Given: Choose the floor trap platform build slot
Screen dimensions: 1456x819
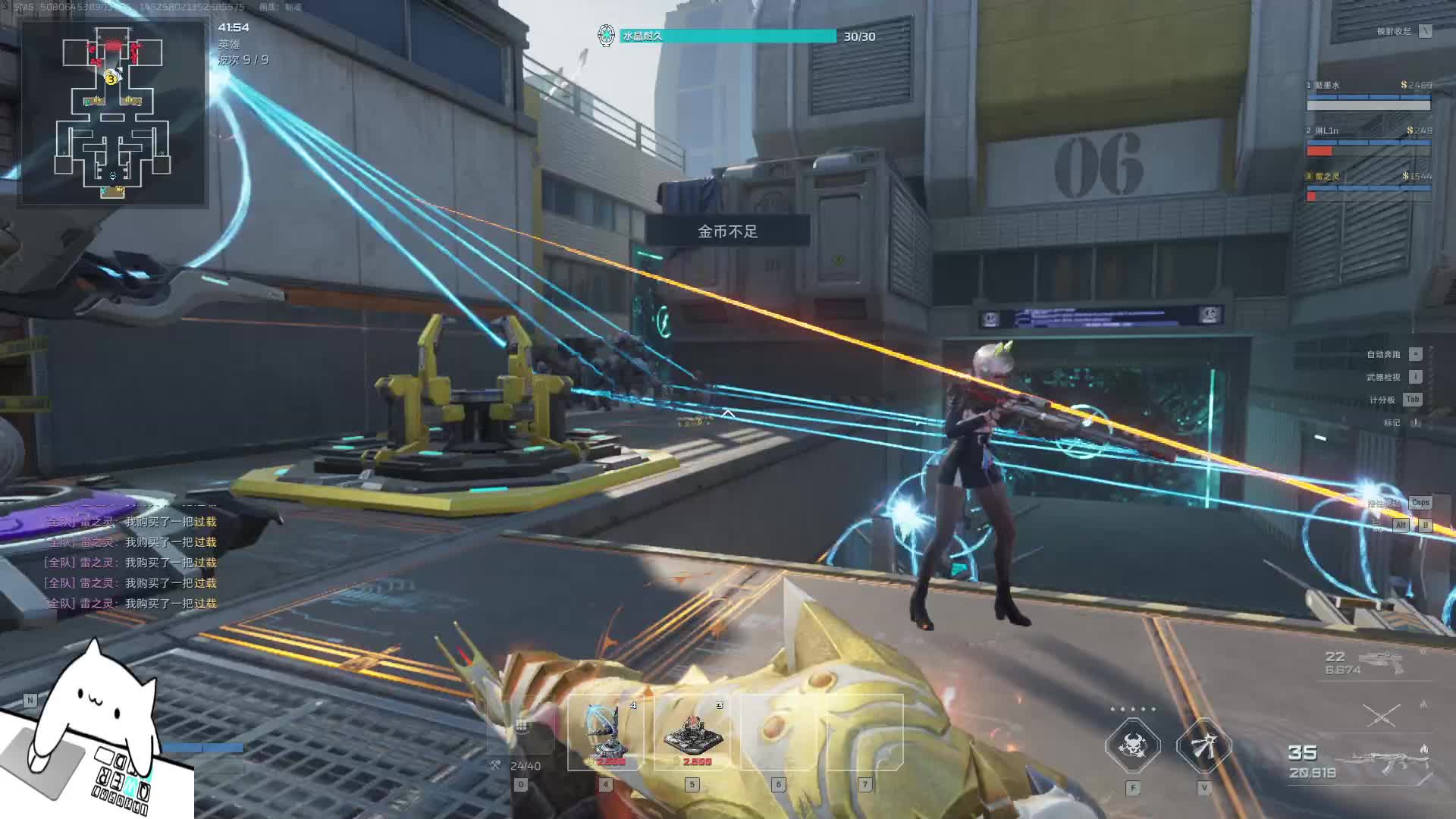Looking at the screenshot, I should coord(692,733).
